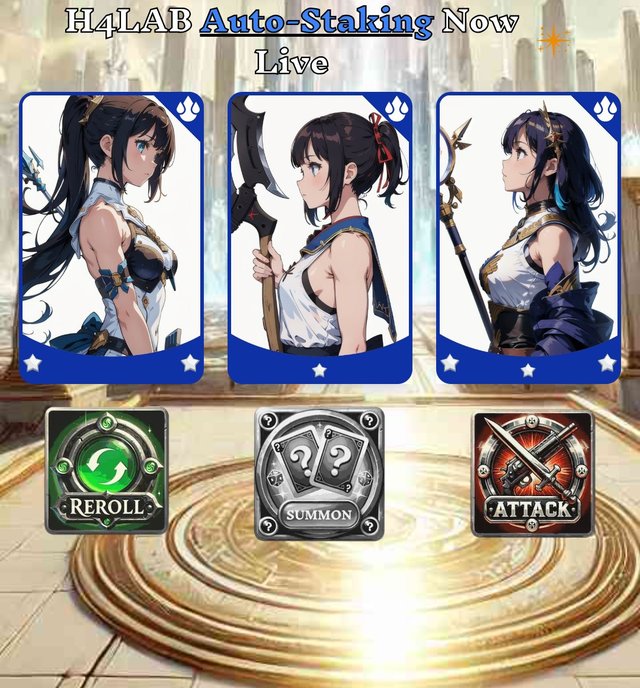Select the ponytail girl with spear card
The width and height of the screenshot is (640, 688).
[x=111, y=238]
